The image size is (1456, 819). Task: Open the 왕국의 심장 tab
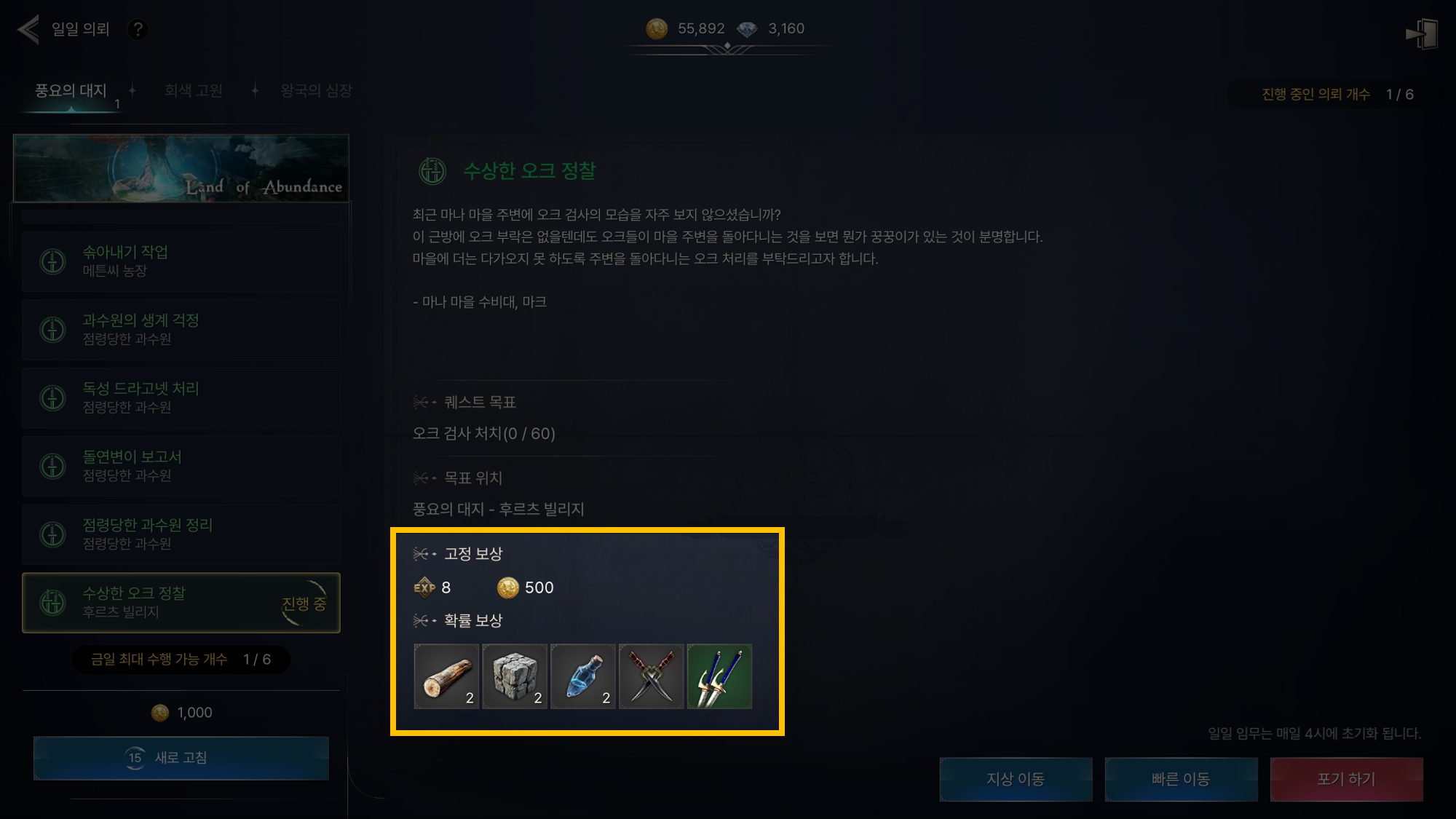316,91
